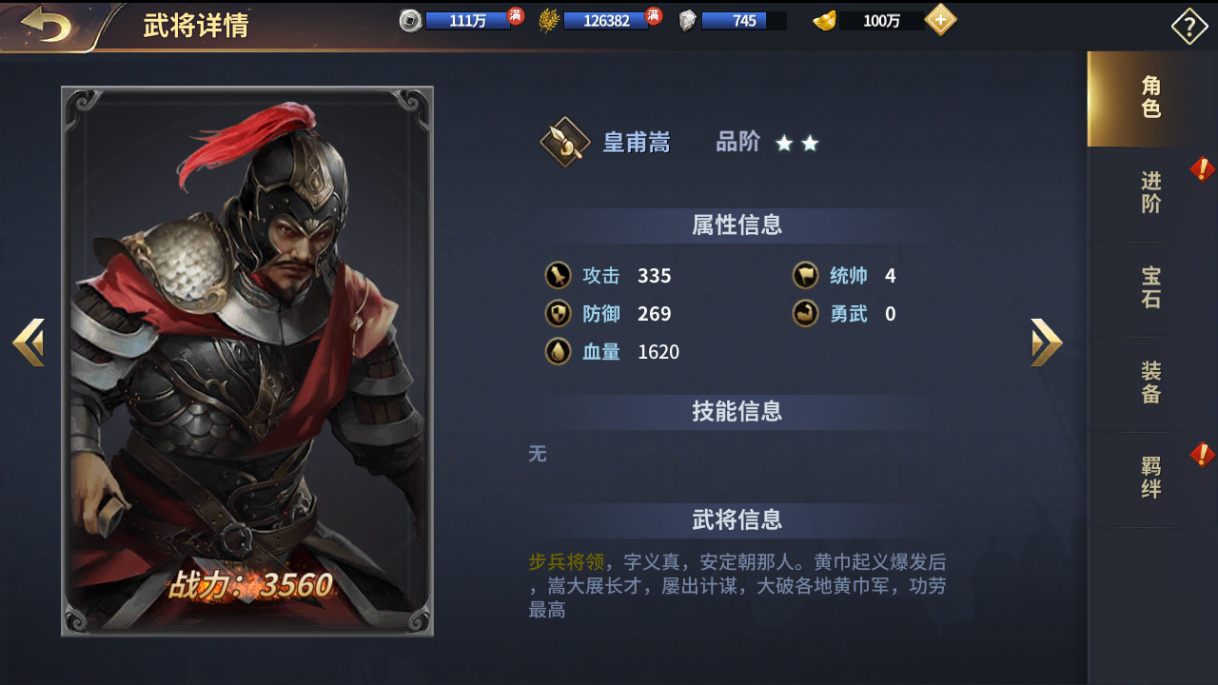Open the 进阶 tab
1218x685 pixels.
1151,193
